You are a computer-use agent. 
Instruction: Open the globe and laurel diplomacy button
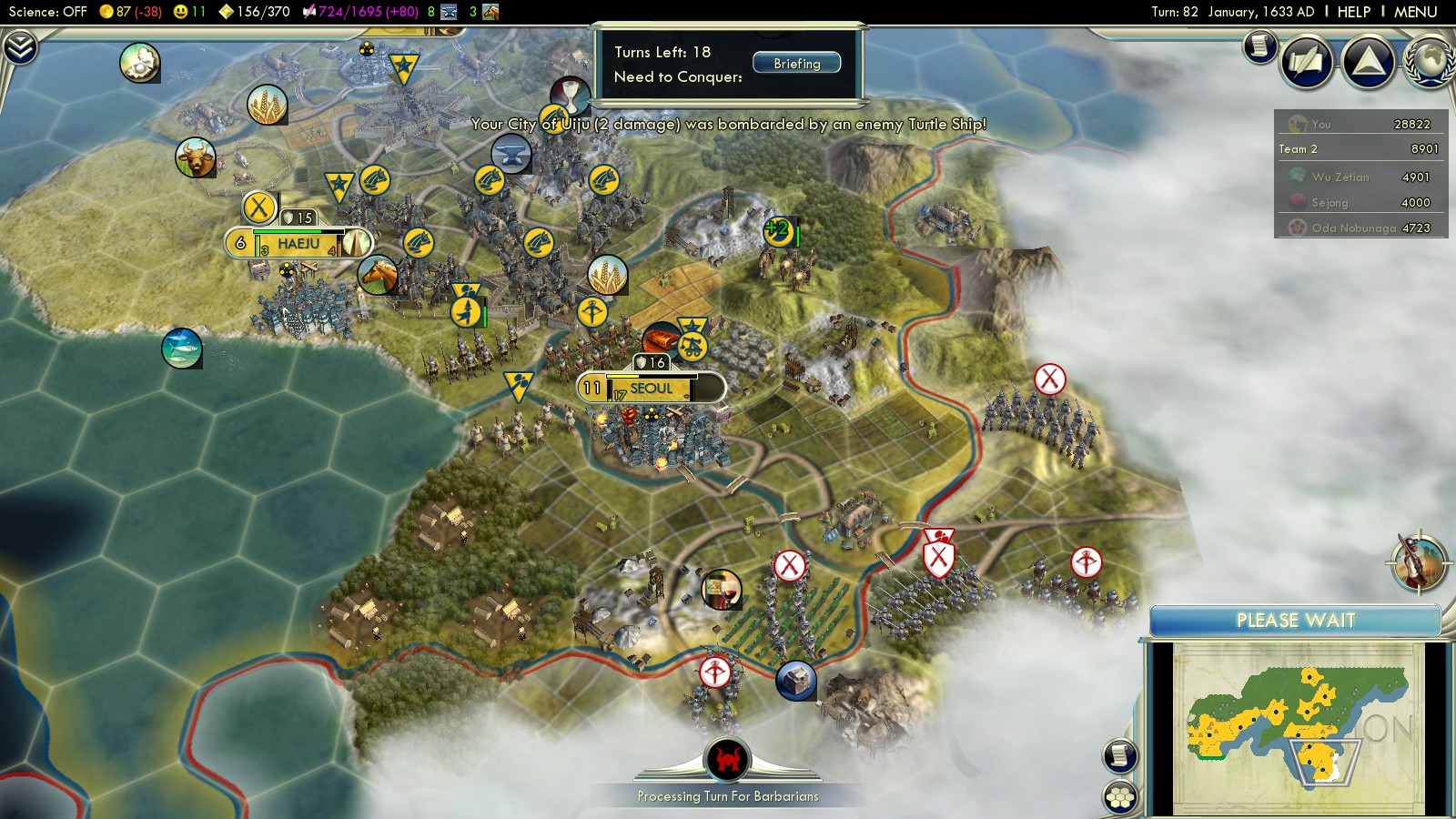(x=1429, y=62)
